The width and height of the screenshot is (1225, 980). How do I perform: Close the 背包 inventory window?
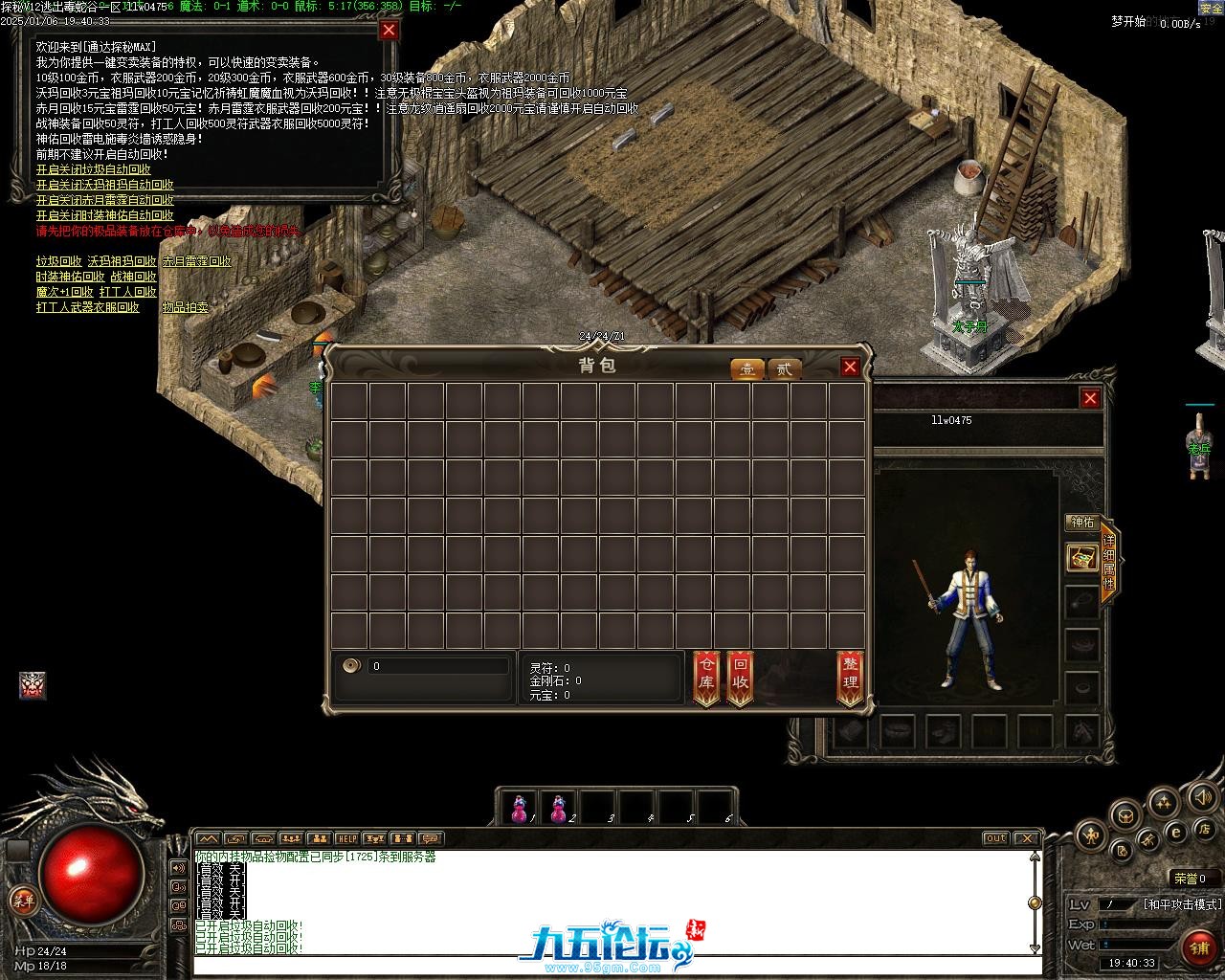pyautogui.click(x=850, y=367)
